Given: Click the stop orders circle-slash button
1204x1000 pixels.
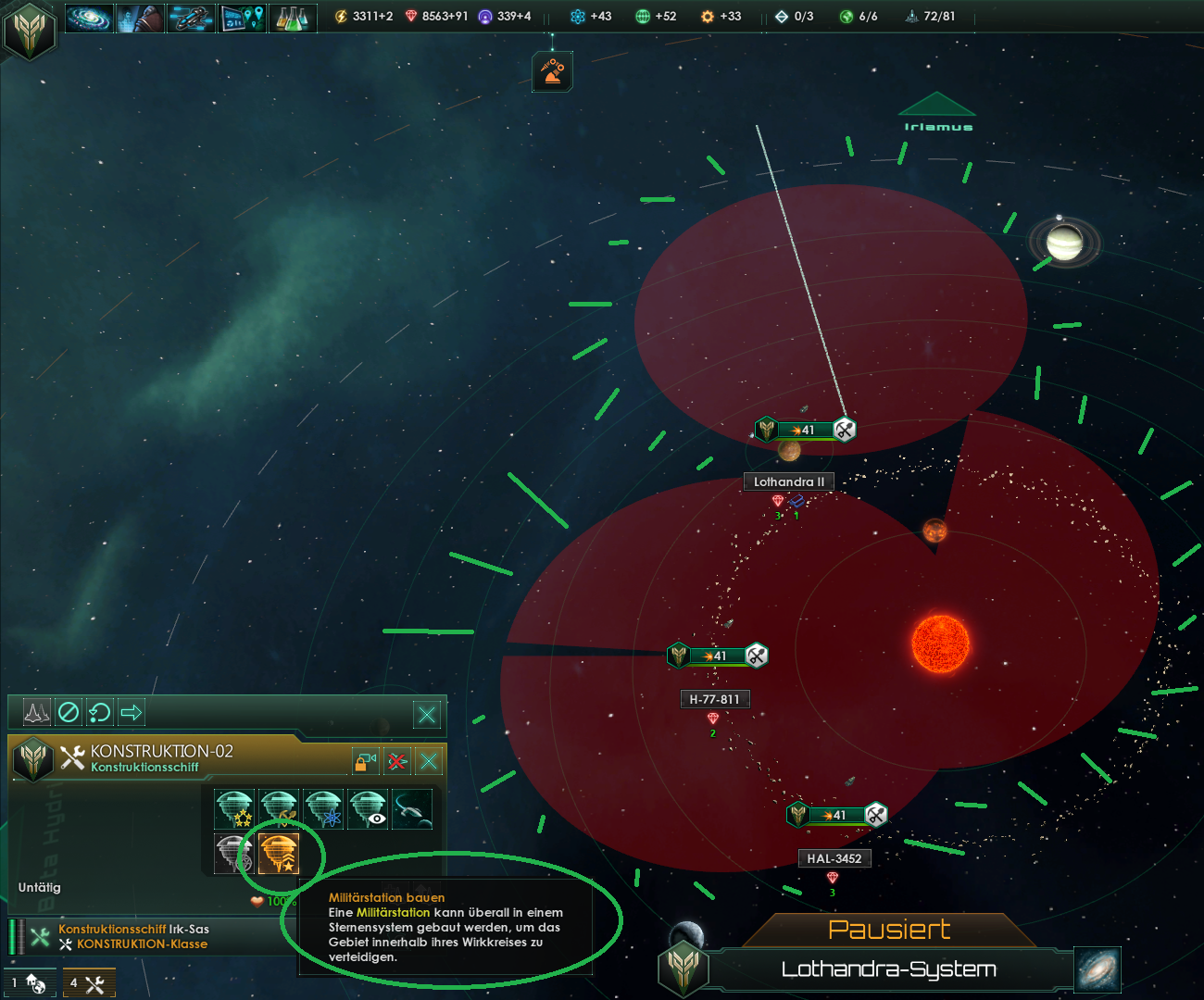Looking at the screenshot, I should click(69, 712).
